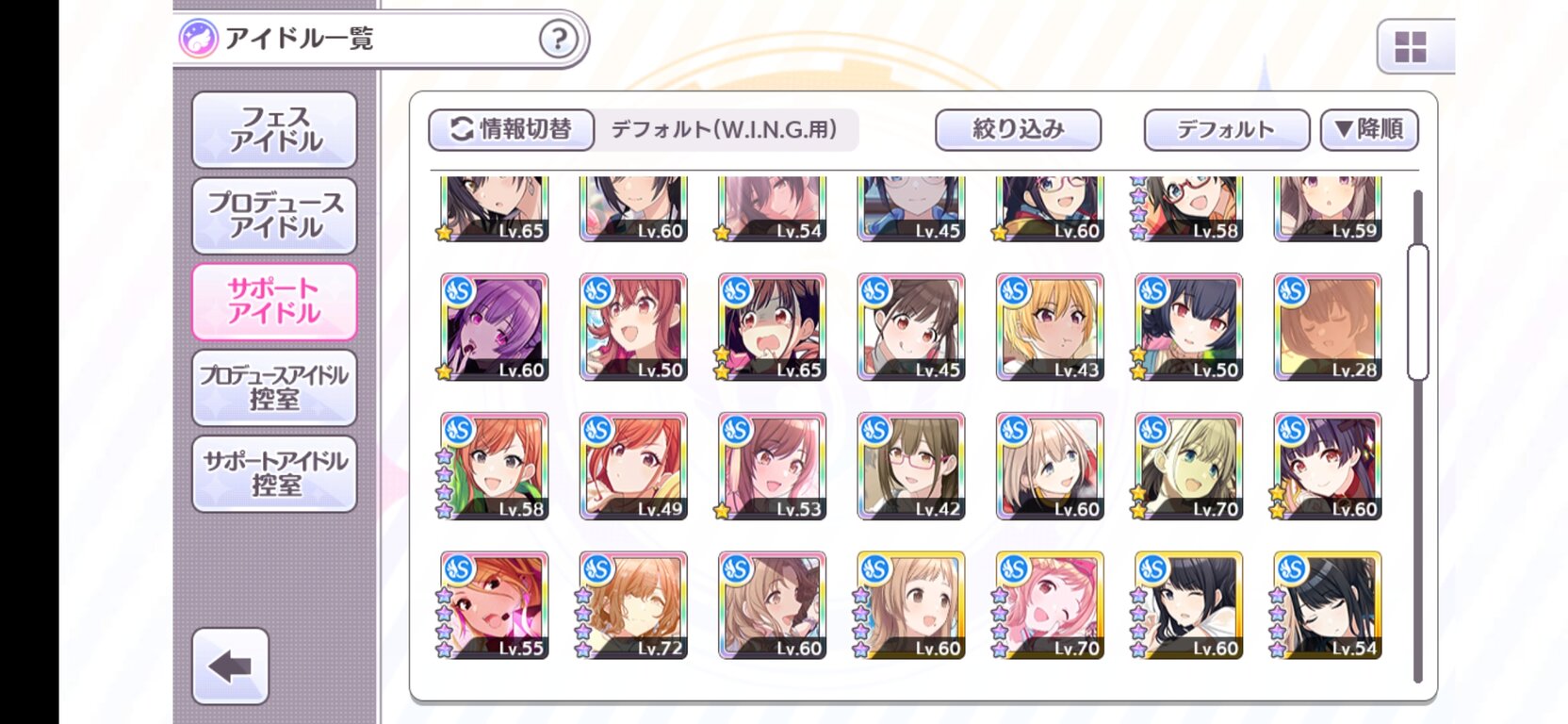Open the ▼降順 sort order dropdown
The width and height of the screenshot is (1568, 724).
coord(1369,129)
